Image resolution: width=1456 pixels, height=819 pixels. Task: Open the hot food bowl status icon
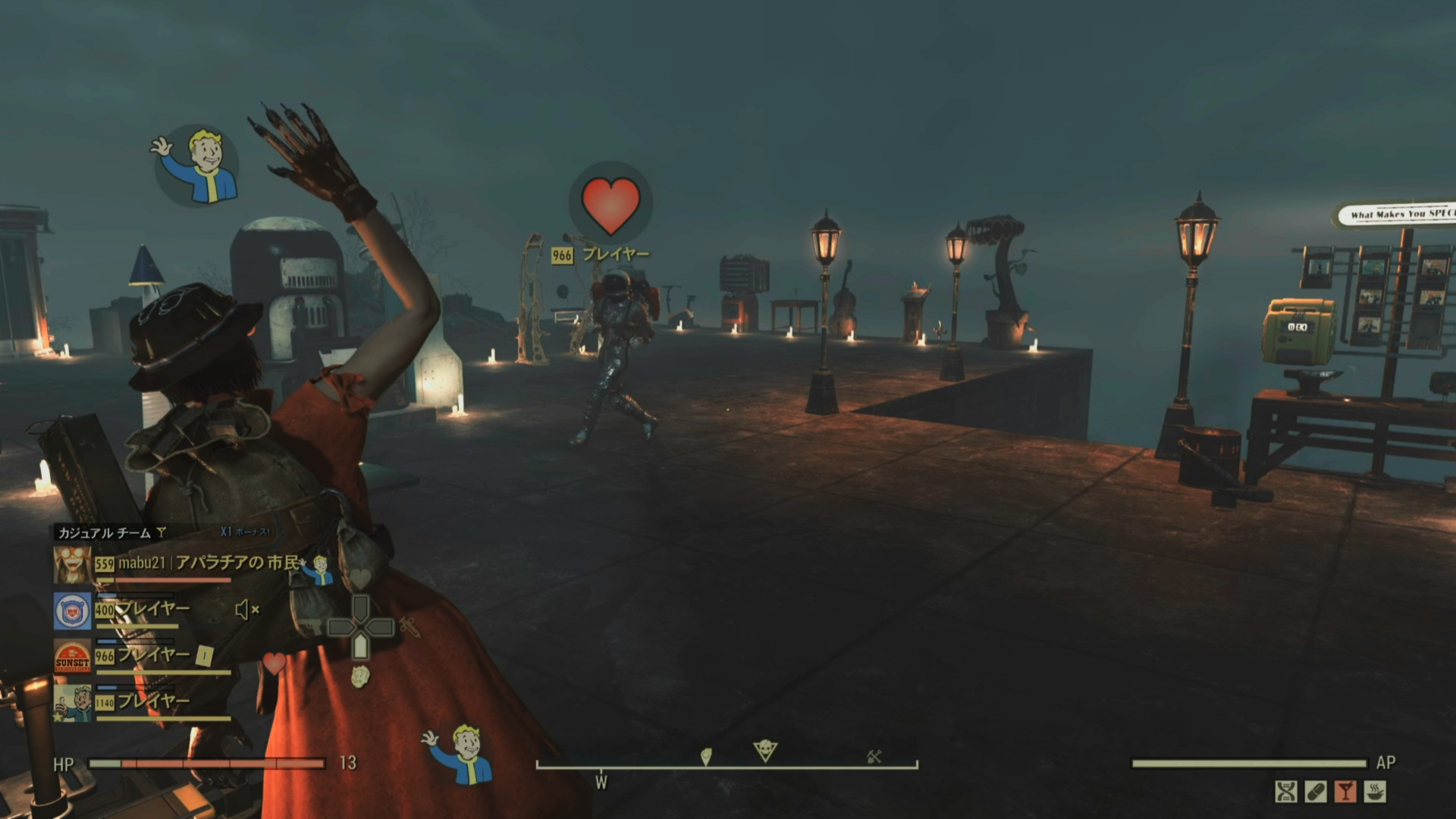1375,792
